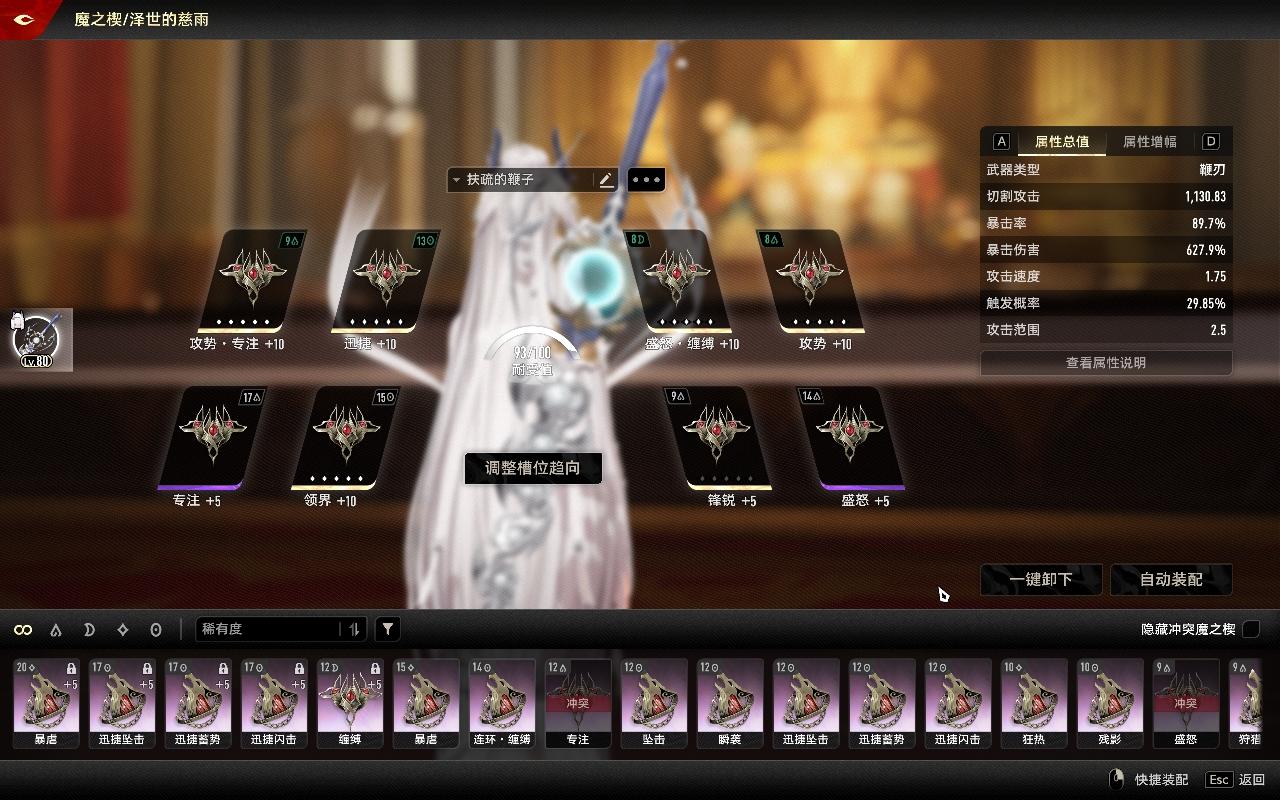Show all wedges with infinity filter
This screenshot has height=800, width=1280.
[x=23, y=629]
